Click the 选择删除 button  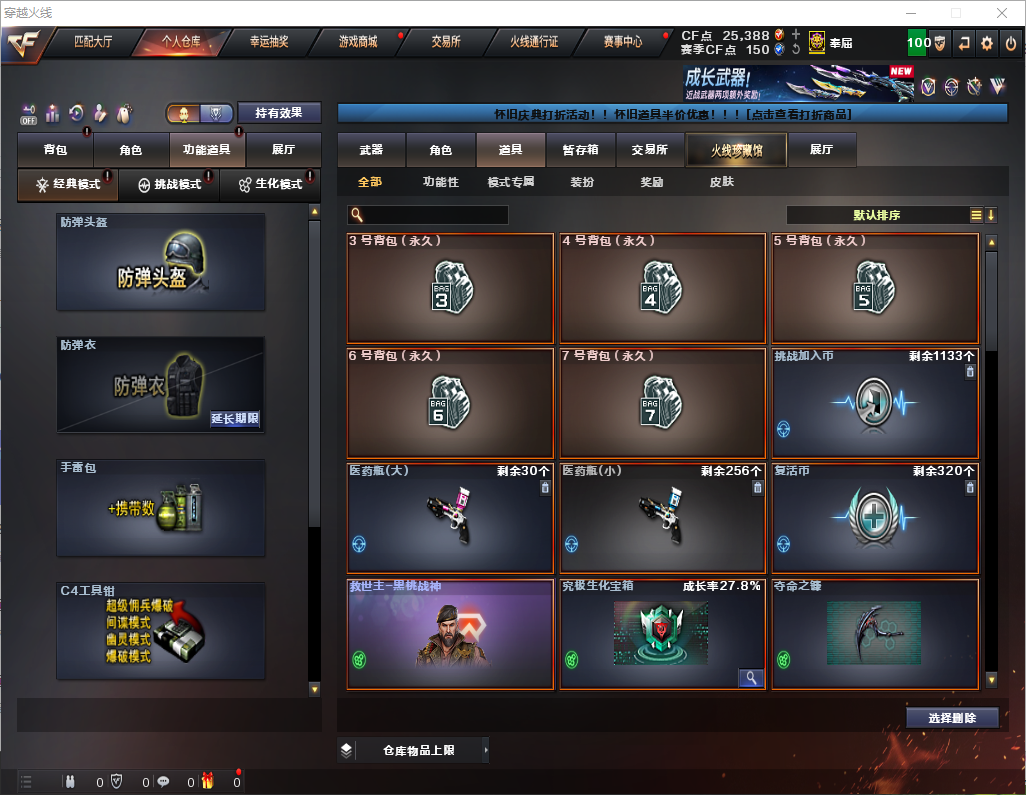point(952,718)
